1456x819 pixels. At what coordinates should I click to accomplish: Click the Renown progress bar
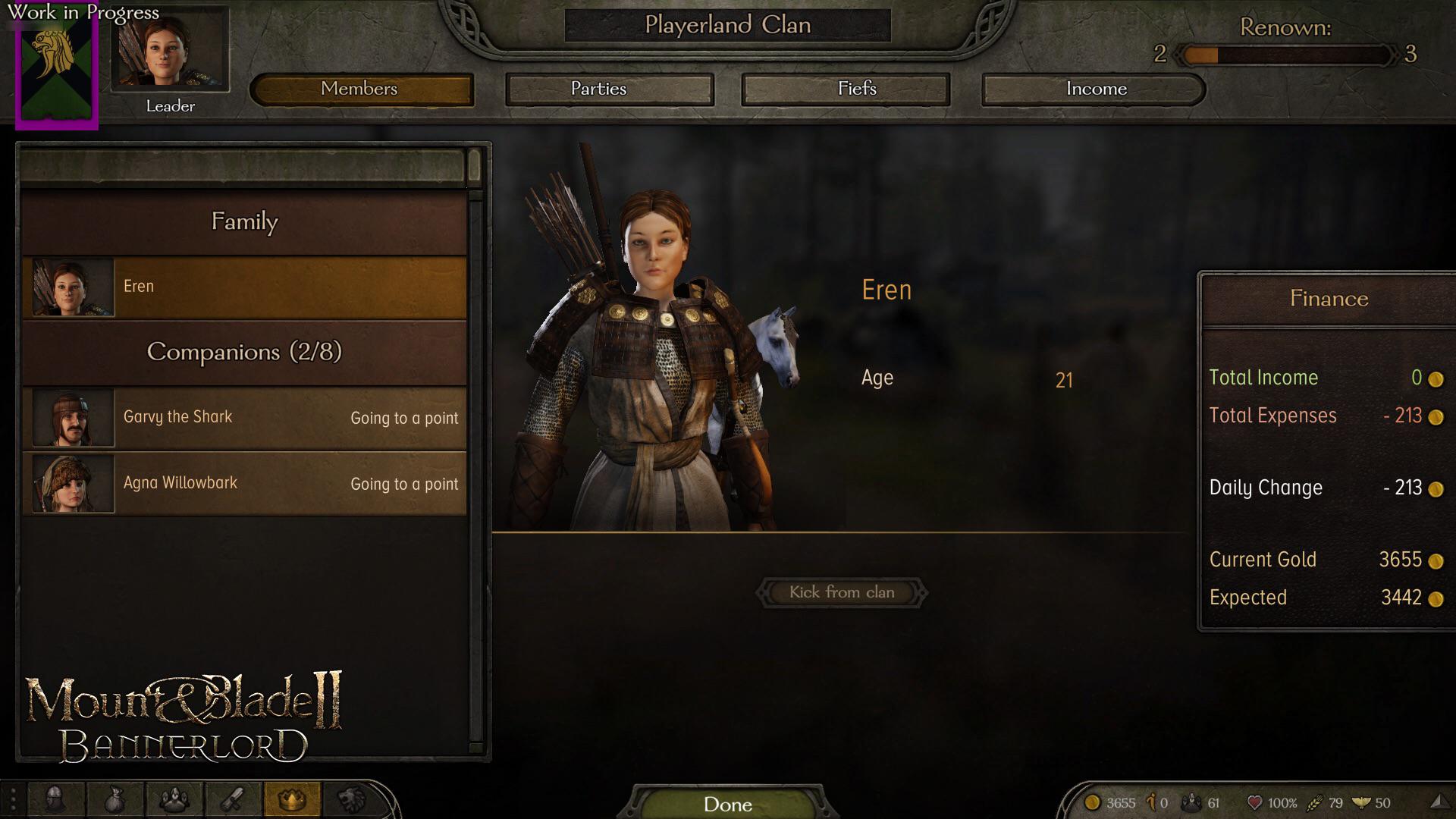point(1284,55)
